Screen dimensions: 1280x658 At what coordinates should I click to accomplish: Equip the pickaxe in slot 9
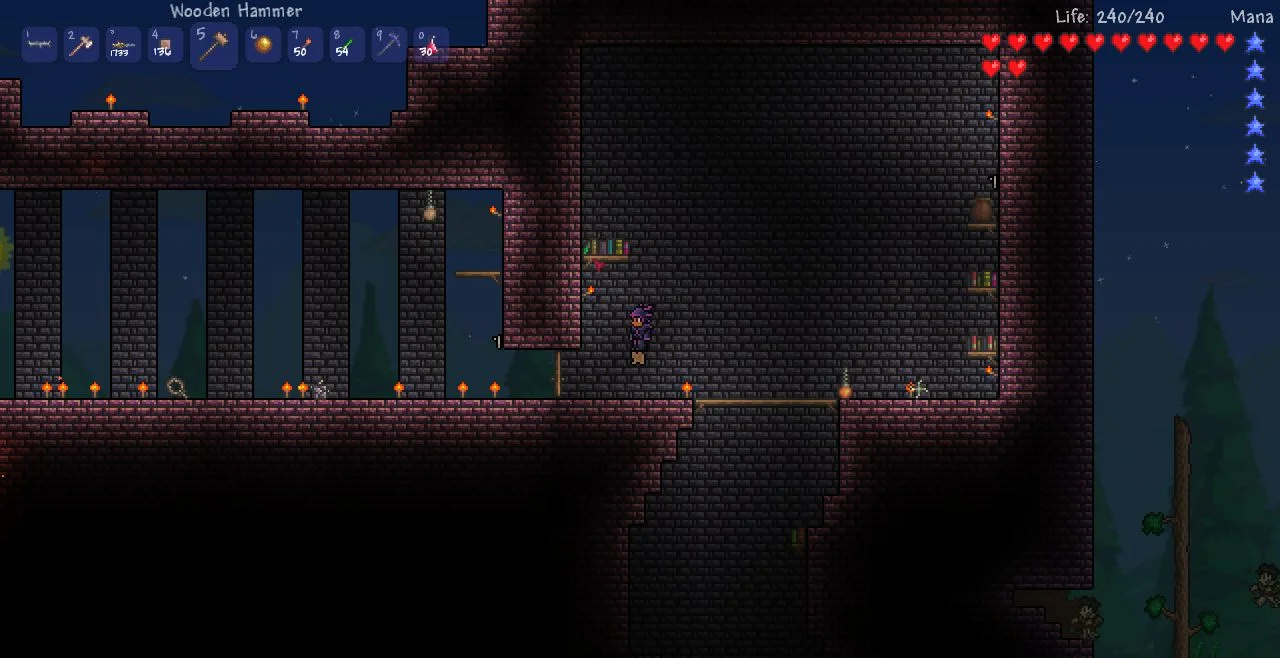388,45
